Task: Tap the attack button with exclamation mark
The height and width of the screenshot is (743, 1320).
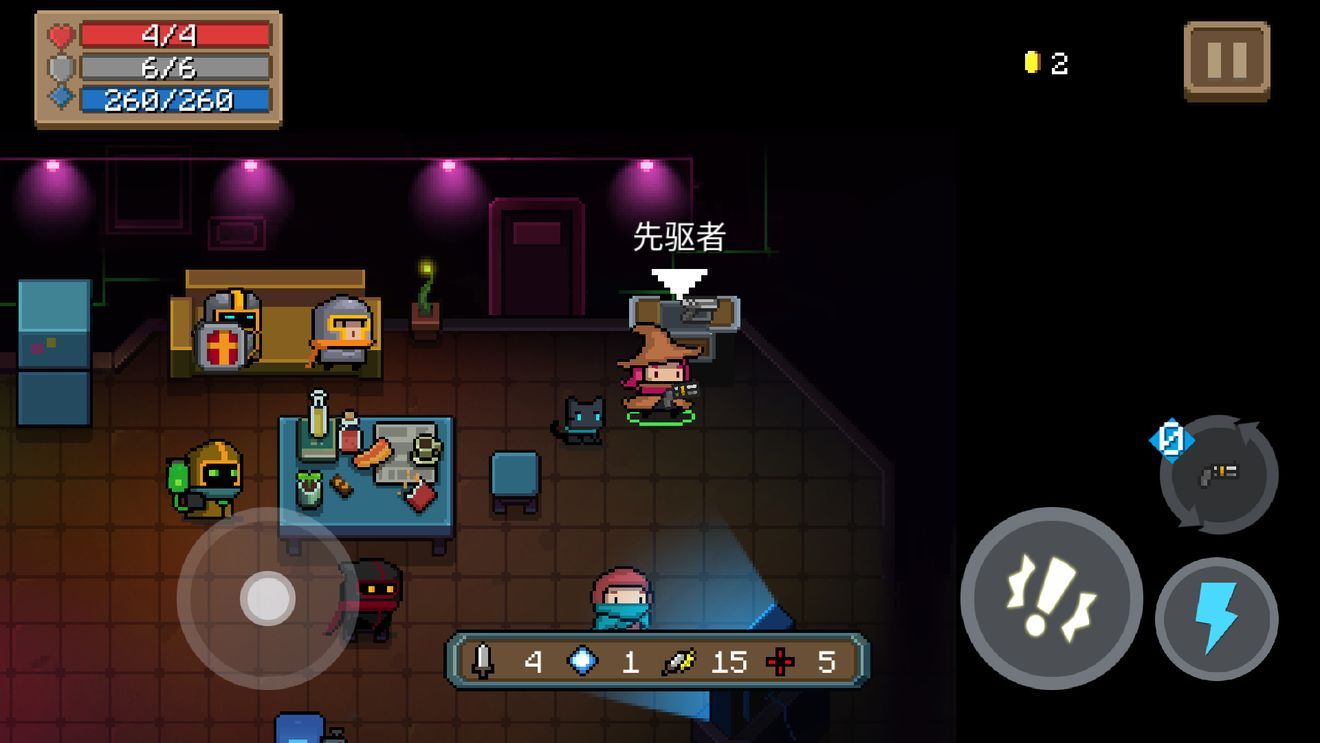Action: [1051, 598]
